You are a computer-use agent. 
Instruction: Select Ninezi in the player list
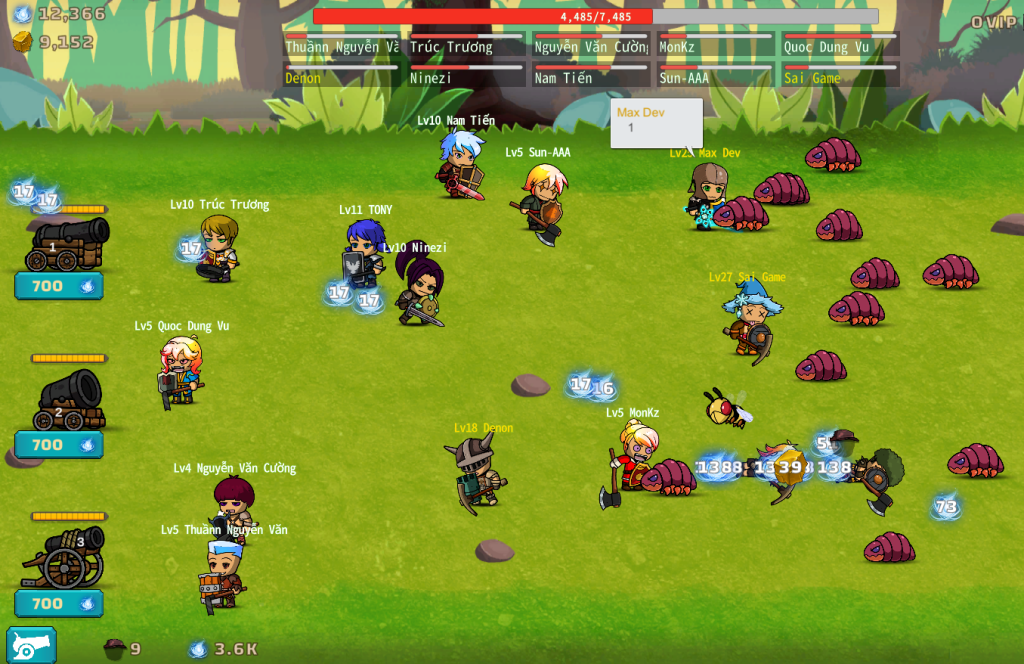[466, 76]
